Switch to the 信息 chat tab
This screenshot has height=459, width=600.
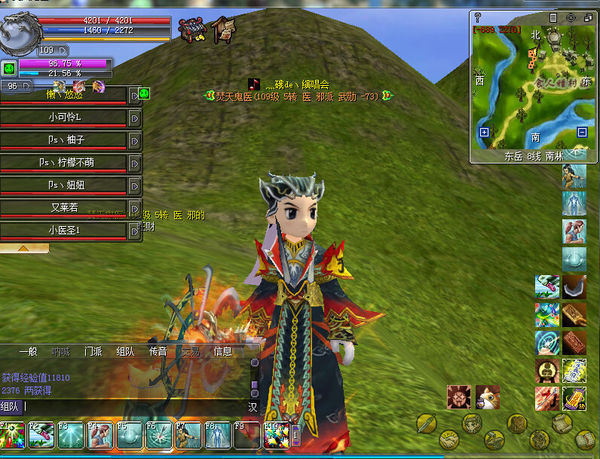[x=222, y=352]
